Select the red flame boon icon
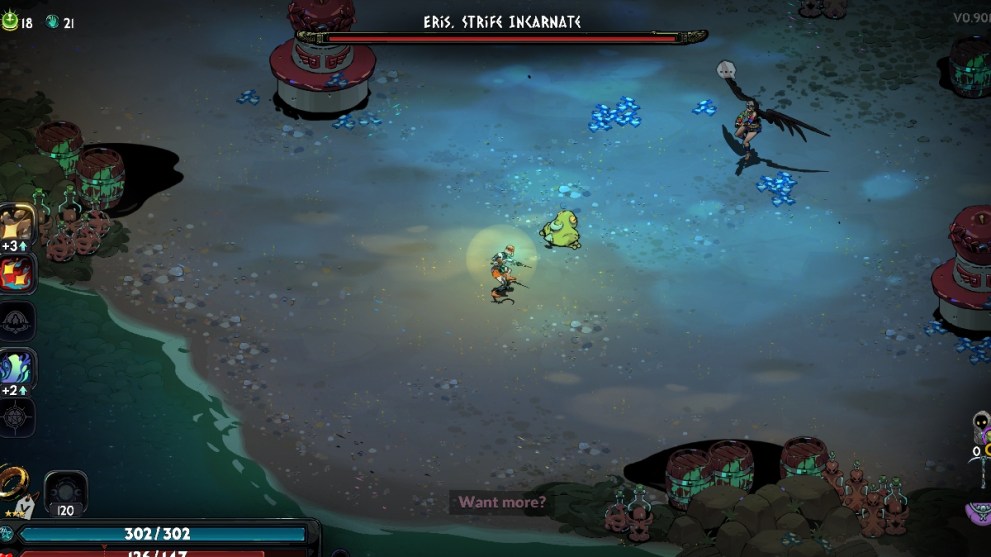 (17, 272)
